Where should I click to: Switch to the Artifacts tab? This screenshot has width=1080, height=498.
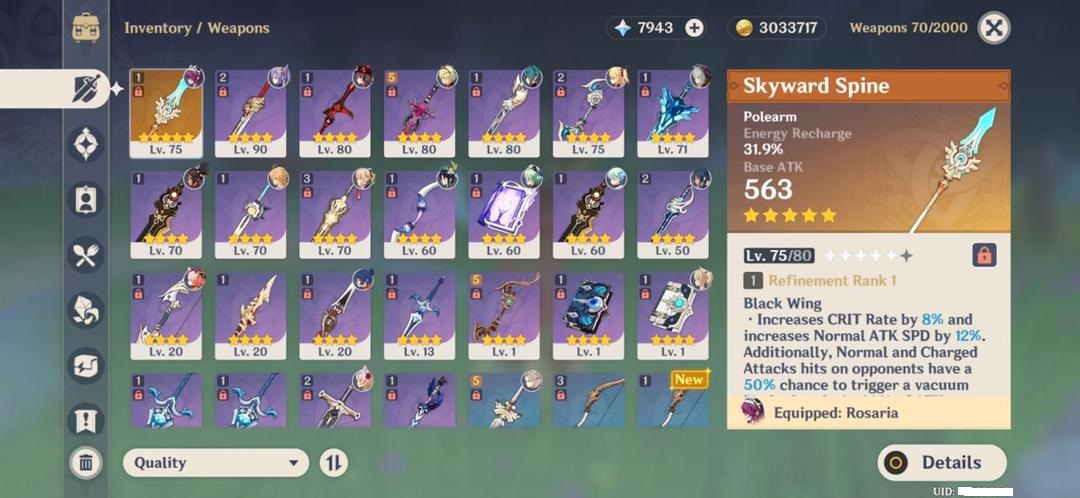pos(87,145)
